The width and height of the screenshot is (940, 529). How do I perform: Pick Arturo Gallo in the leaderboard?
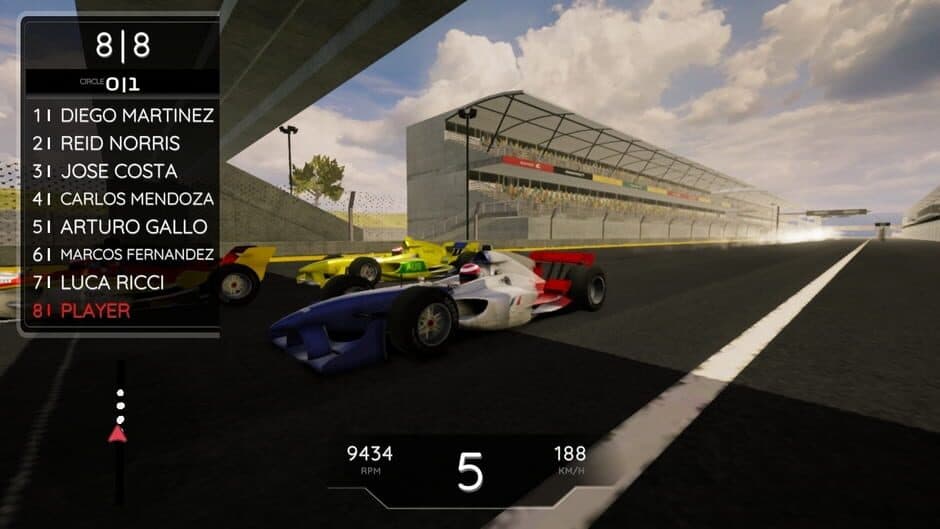tap(120, 227)
